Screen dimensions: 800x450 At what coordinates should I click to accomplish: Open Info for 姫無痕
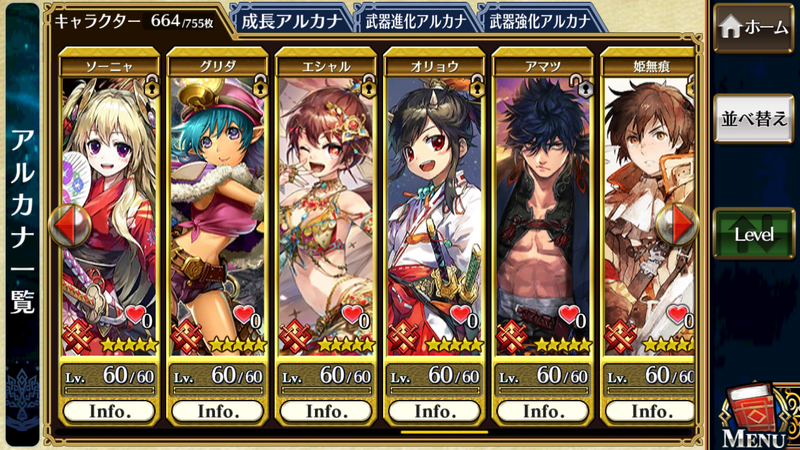coord(648,411)
